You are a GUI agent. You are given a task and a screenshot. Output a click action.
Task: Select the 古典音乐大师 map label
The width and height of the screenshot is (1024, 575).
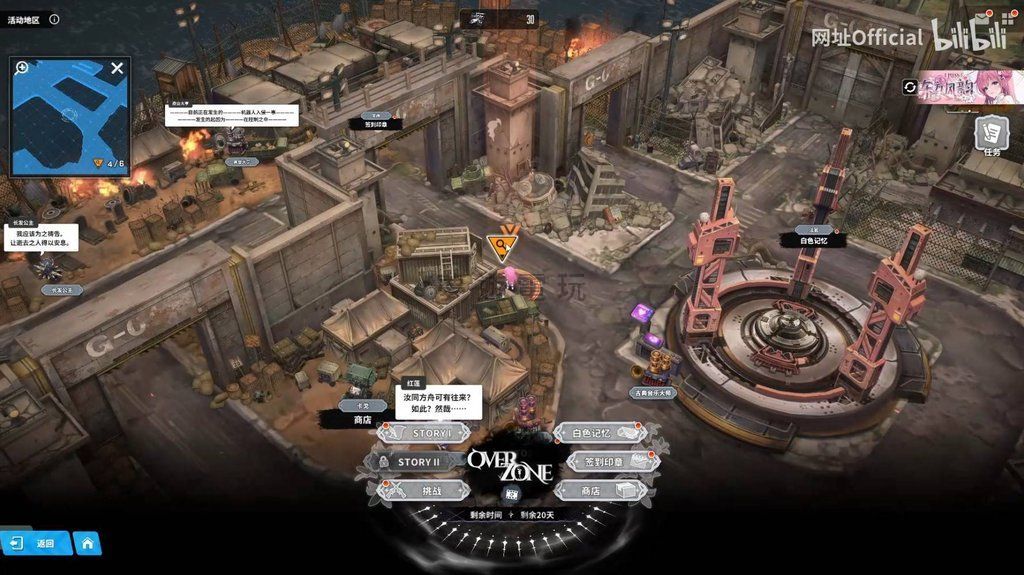point(655,393)
